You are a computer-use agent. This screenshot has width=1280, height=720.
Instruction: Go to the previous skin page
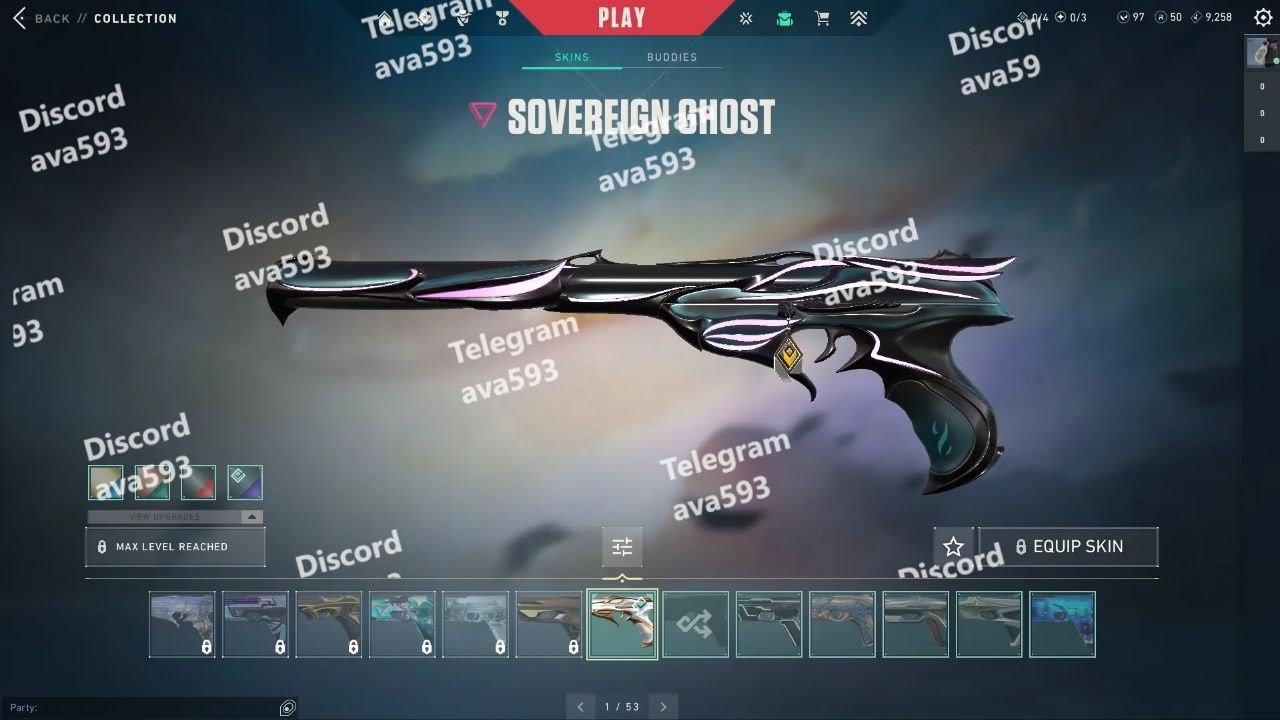coord(580,707)
